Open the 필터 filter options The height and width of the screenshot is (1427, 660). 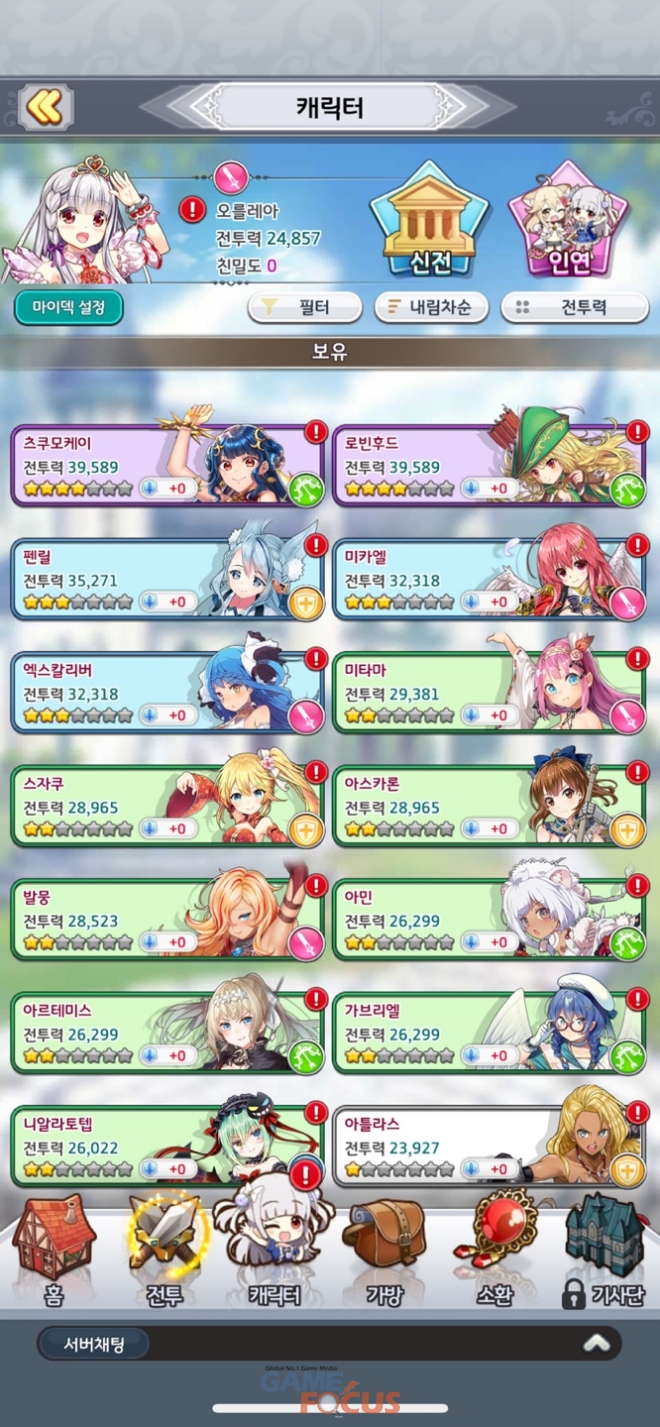coord(304,308)
